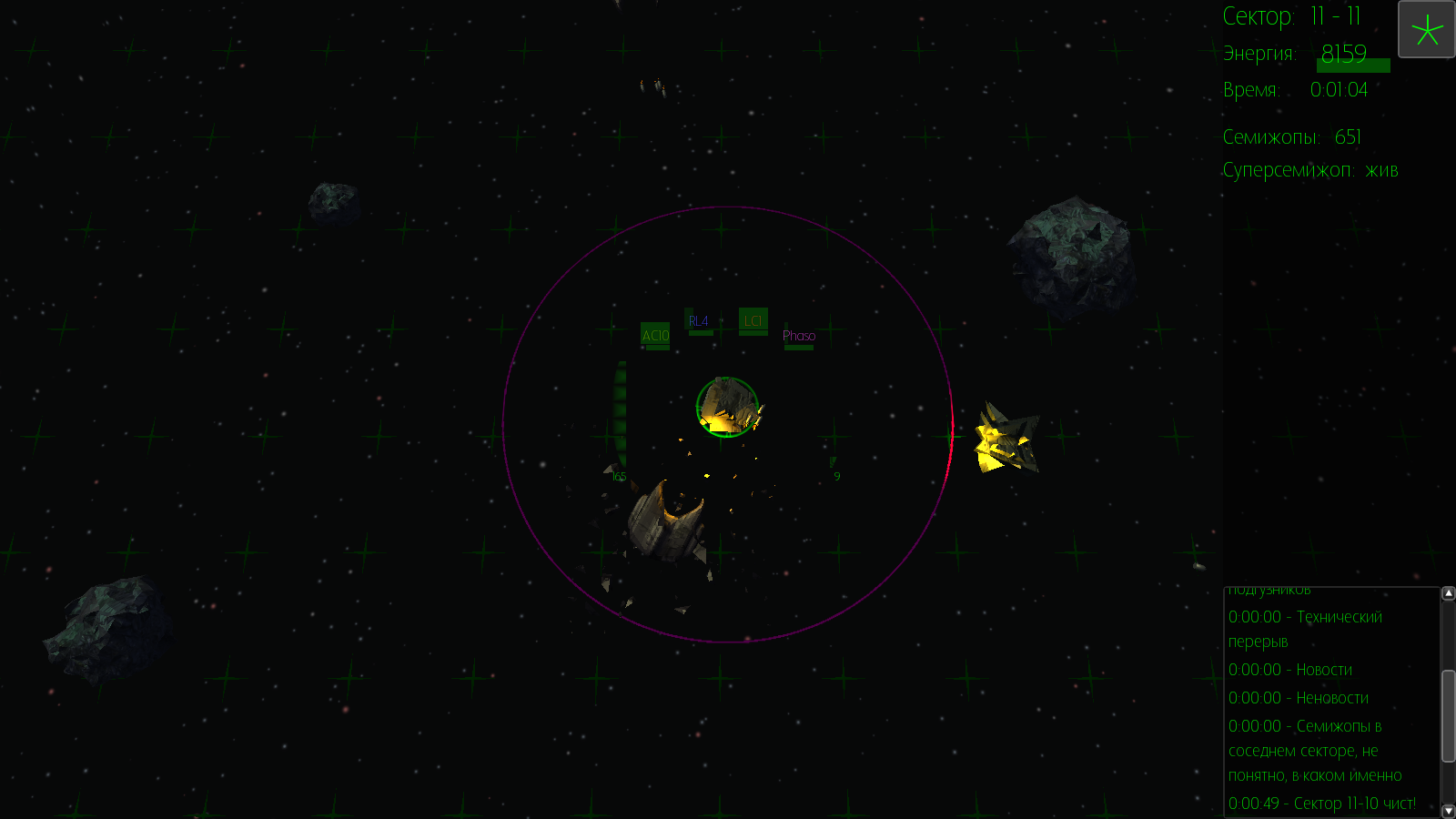Select the AC10 weapon label
This screenshot has height=819, width=1456.
(655, 336)
